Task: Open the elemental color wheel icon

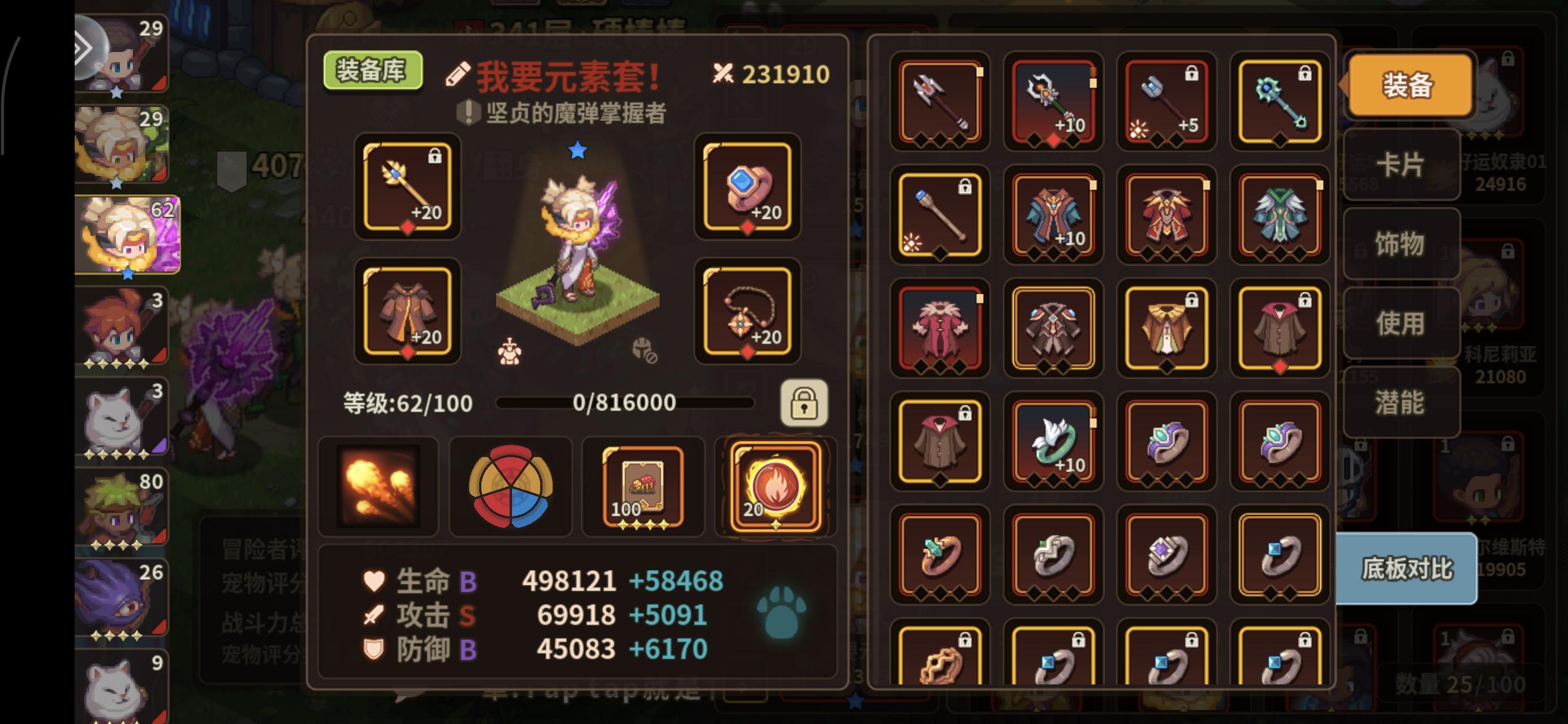Action: coord(510,485)
